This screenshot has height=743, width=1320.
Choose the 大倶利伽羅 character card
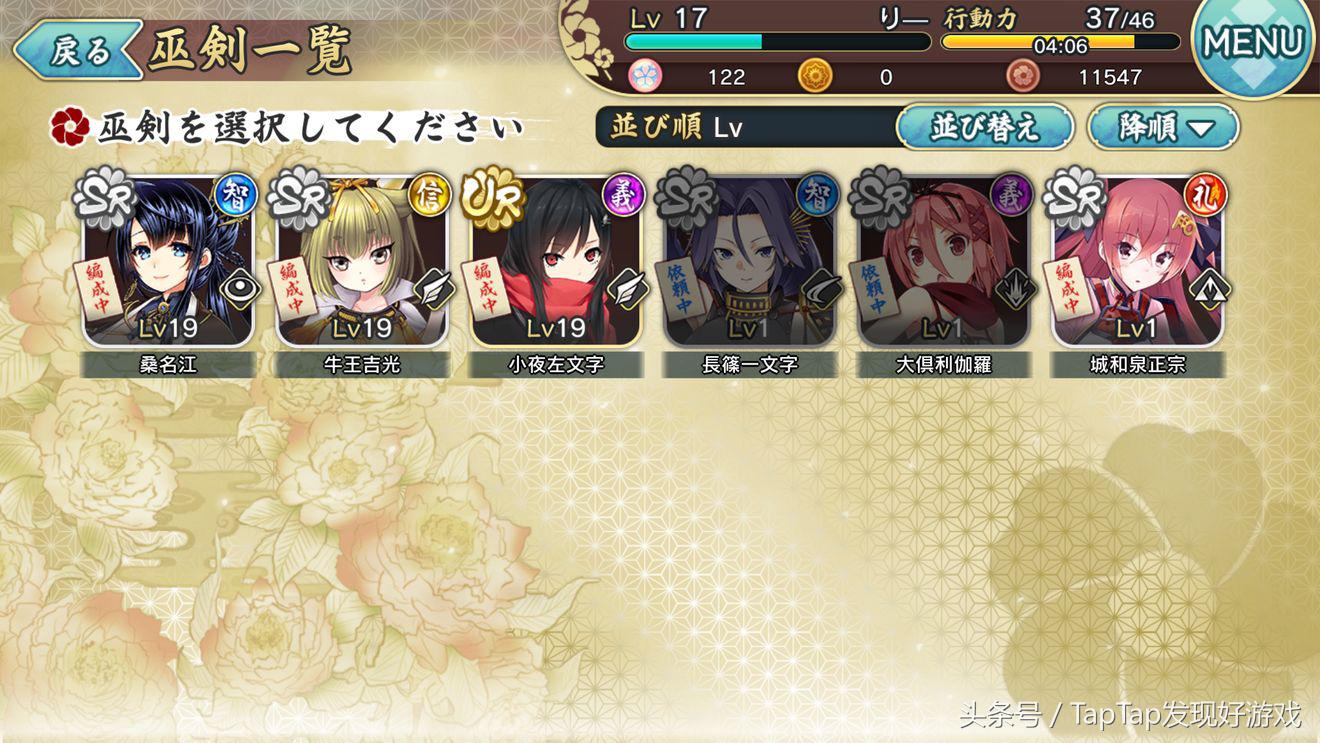943,265
